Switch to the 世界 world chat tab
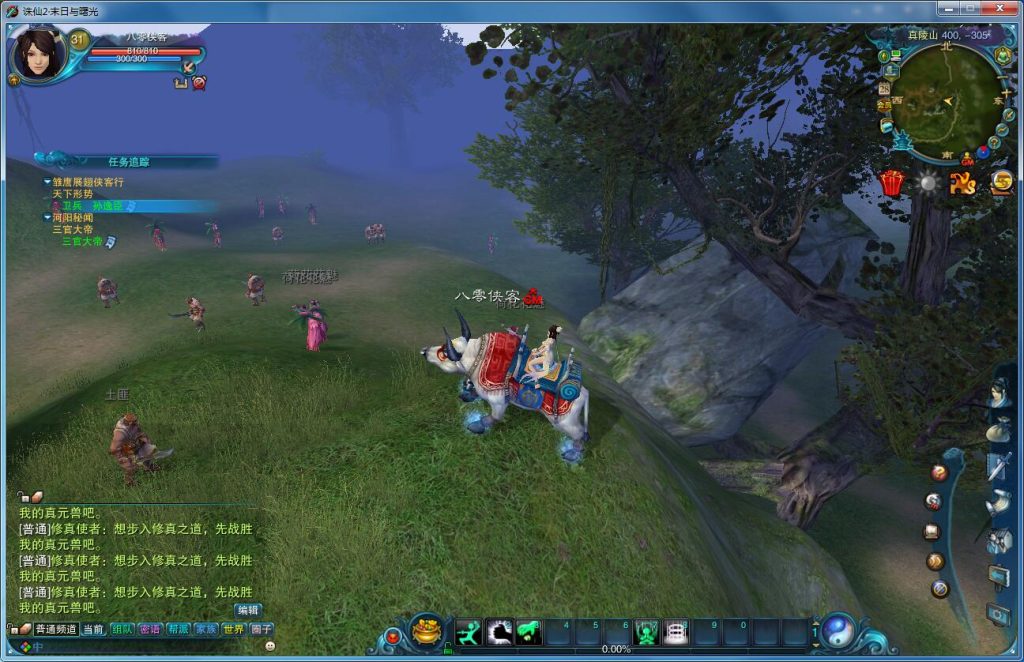Viewport: 1024px width, 662px height. (234, 629)
